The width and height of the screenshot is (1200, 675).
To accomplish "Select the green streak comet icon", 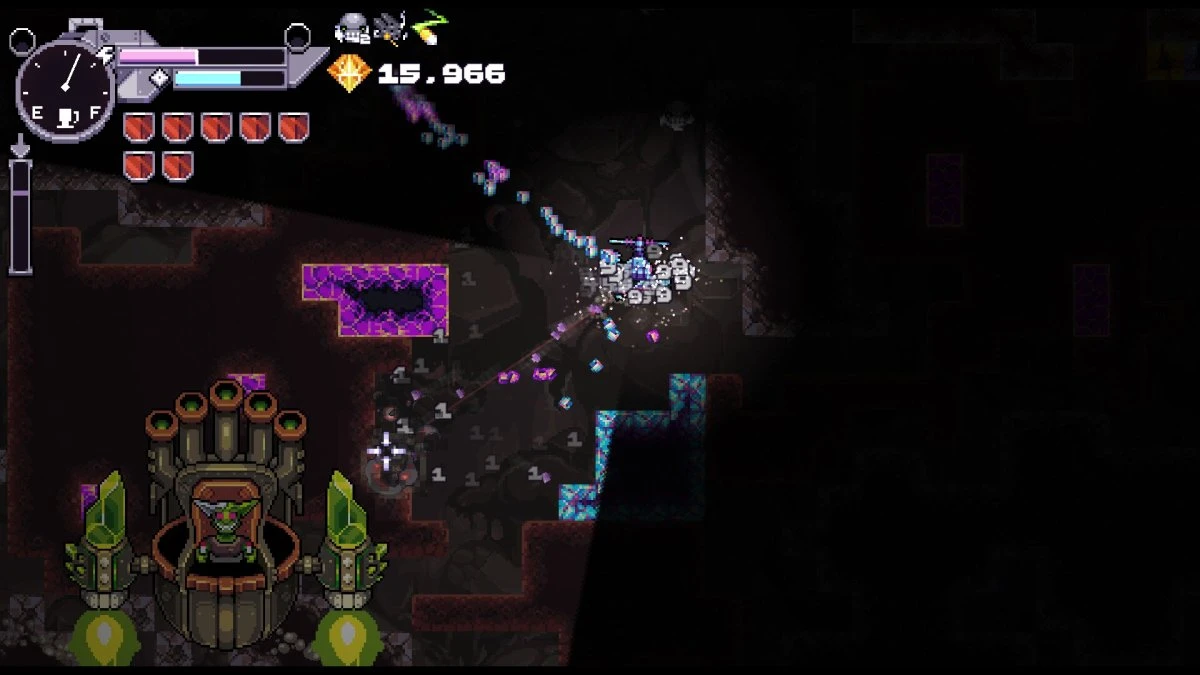I will tap(431, 26).
